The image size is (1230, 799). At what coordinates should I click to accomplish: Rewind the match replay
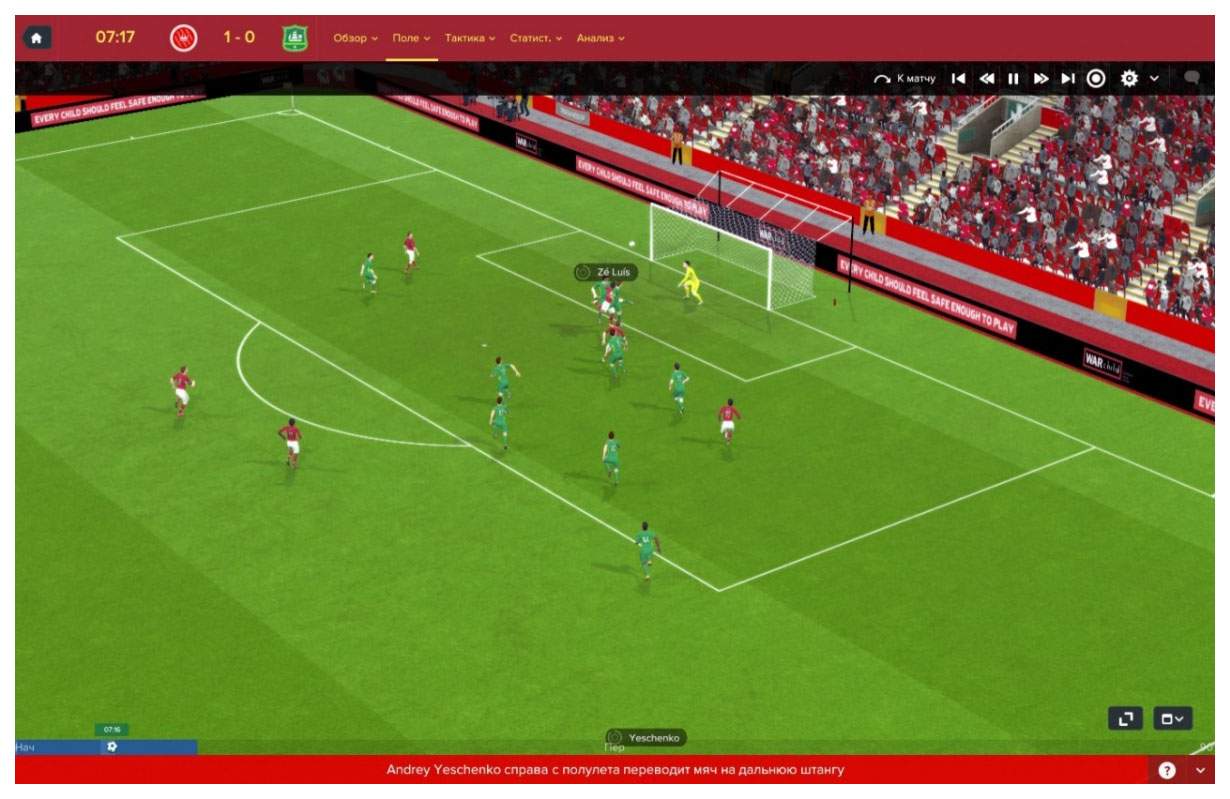987,78
